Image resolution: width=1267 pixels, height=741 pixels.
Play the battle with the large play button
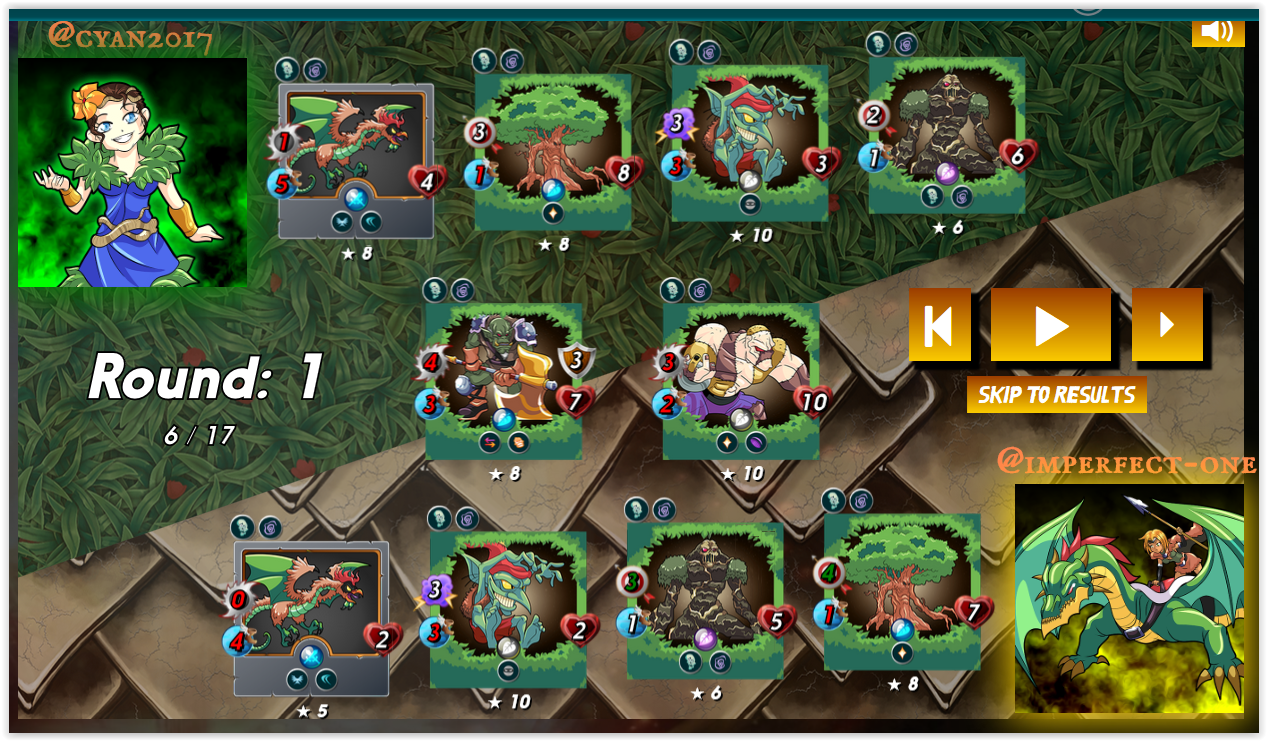[1050, 325]
